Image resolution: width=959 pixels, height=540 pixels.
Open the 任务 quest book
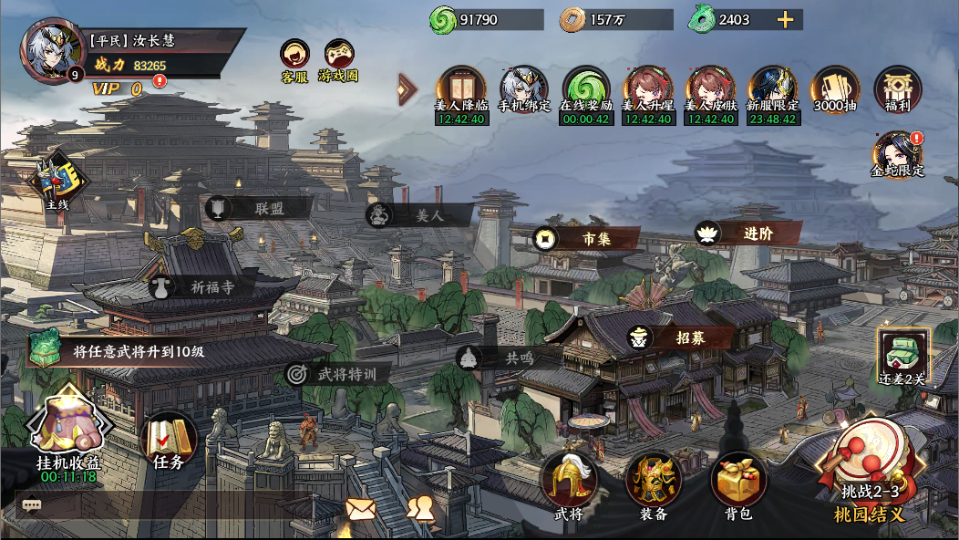[169, 440]
